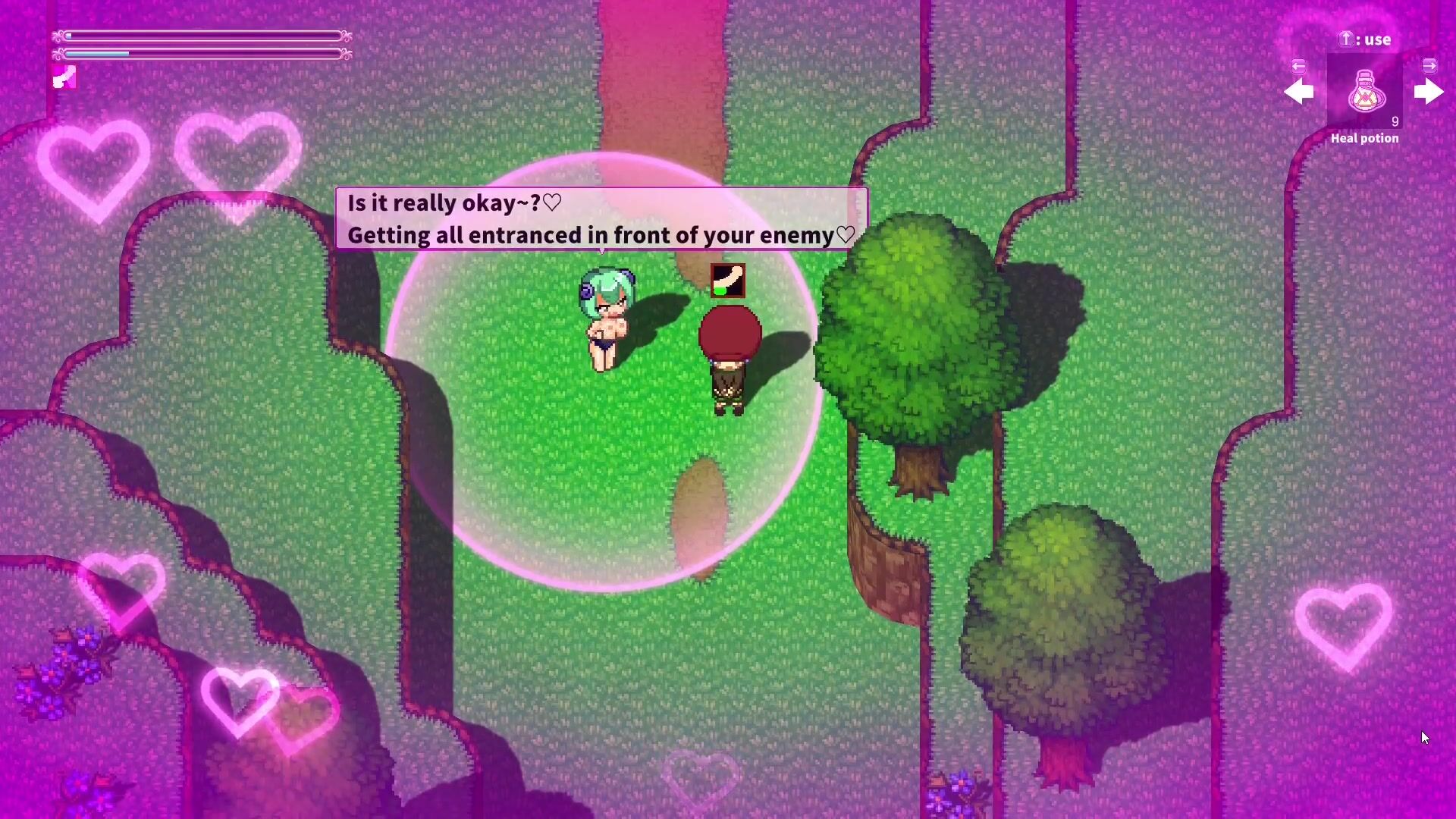Cycle to the next item with right arrow
The width and height of the screenshot is (1456, 819).
tap(1429, 92)
